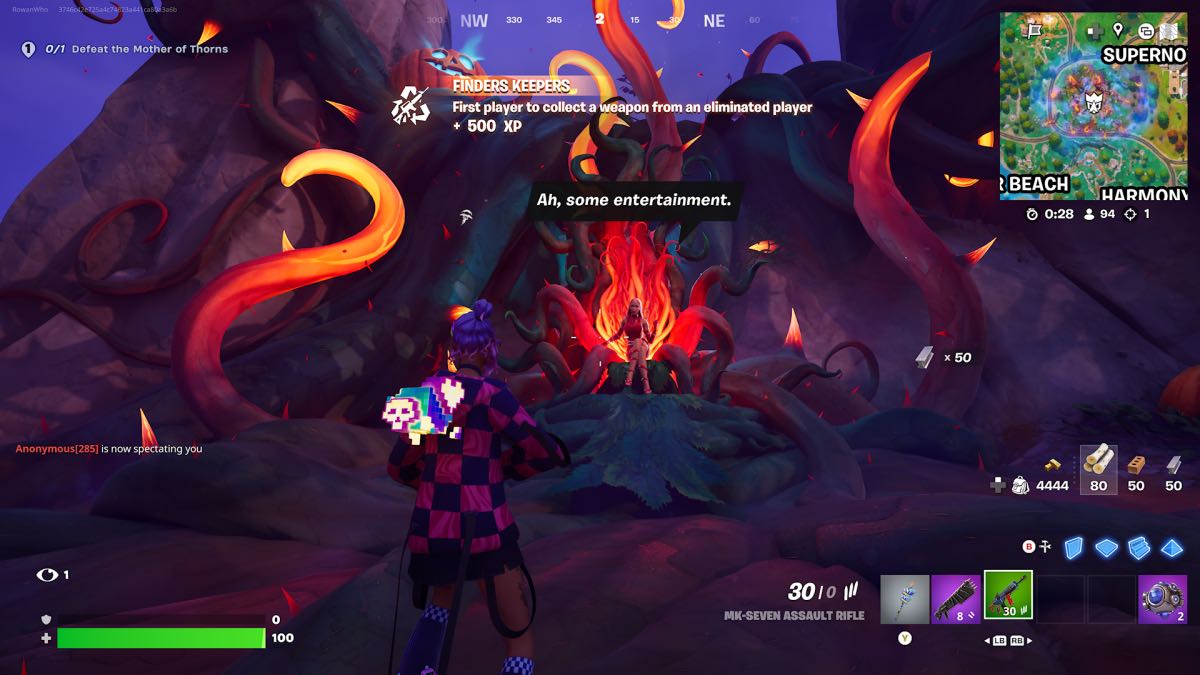The image size is (1200, 675).
Task: Open the backpack inventory icon
Action: (x=1020, y=485)
